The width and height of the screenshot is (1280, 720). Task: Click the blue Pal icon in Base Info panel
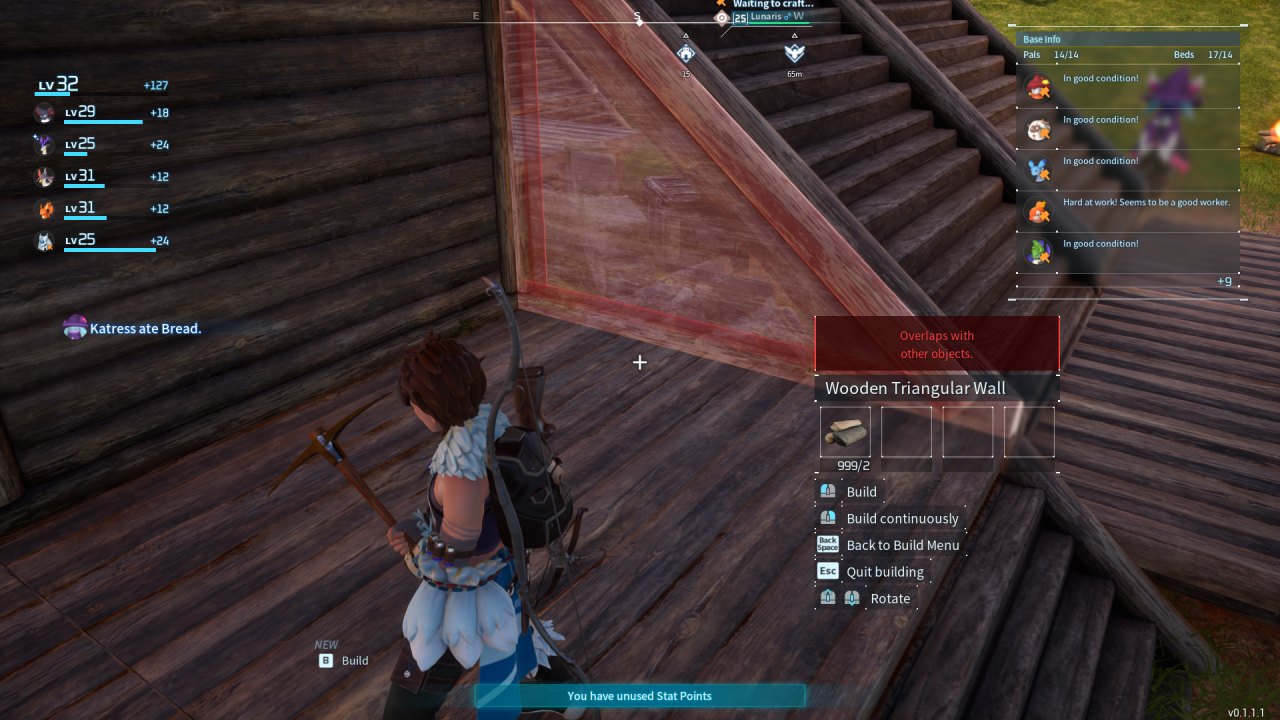[1037, 170]
